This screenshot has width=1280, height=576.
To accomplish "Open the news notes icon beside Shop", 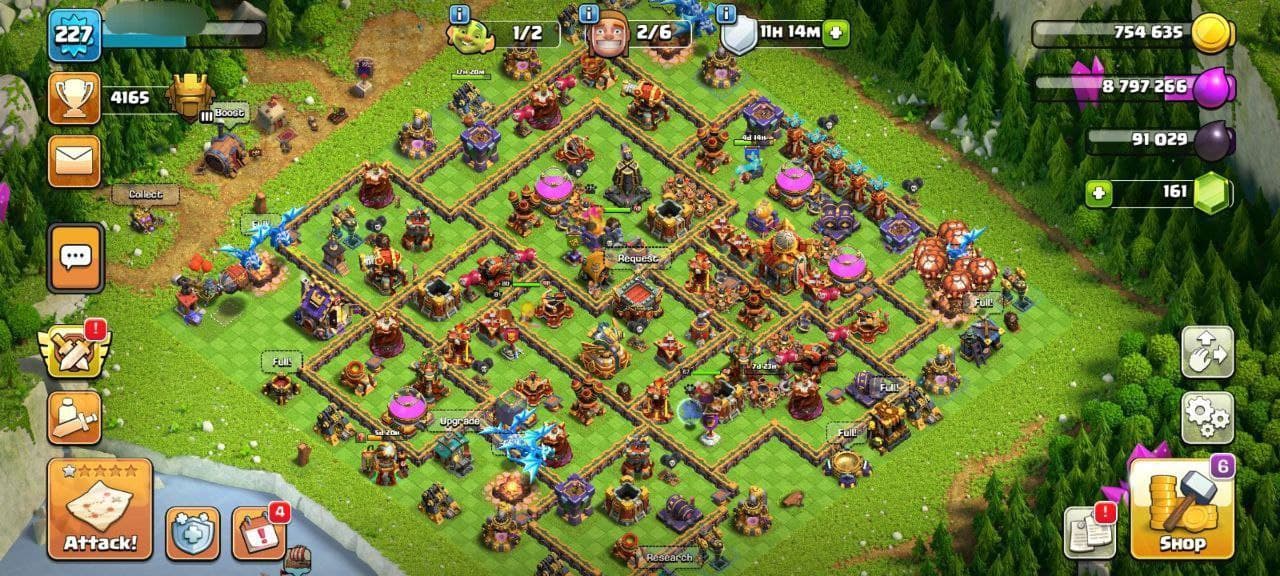I will pos(1090,532).
